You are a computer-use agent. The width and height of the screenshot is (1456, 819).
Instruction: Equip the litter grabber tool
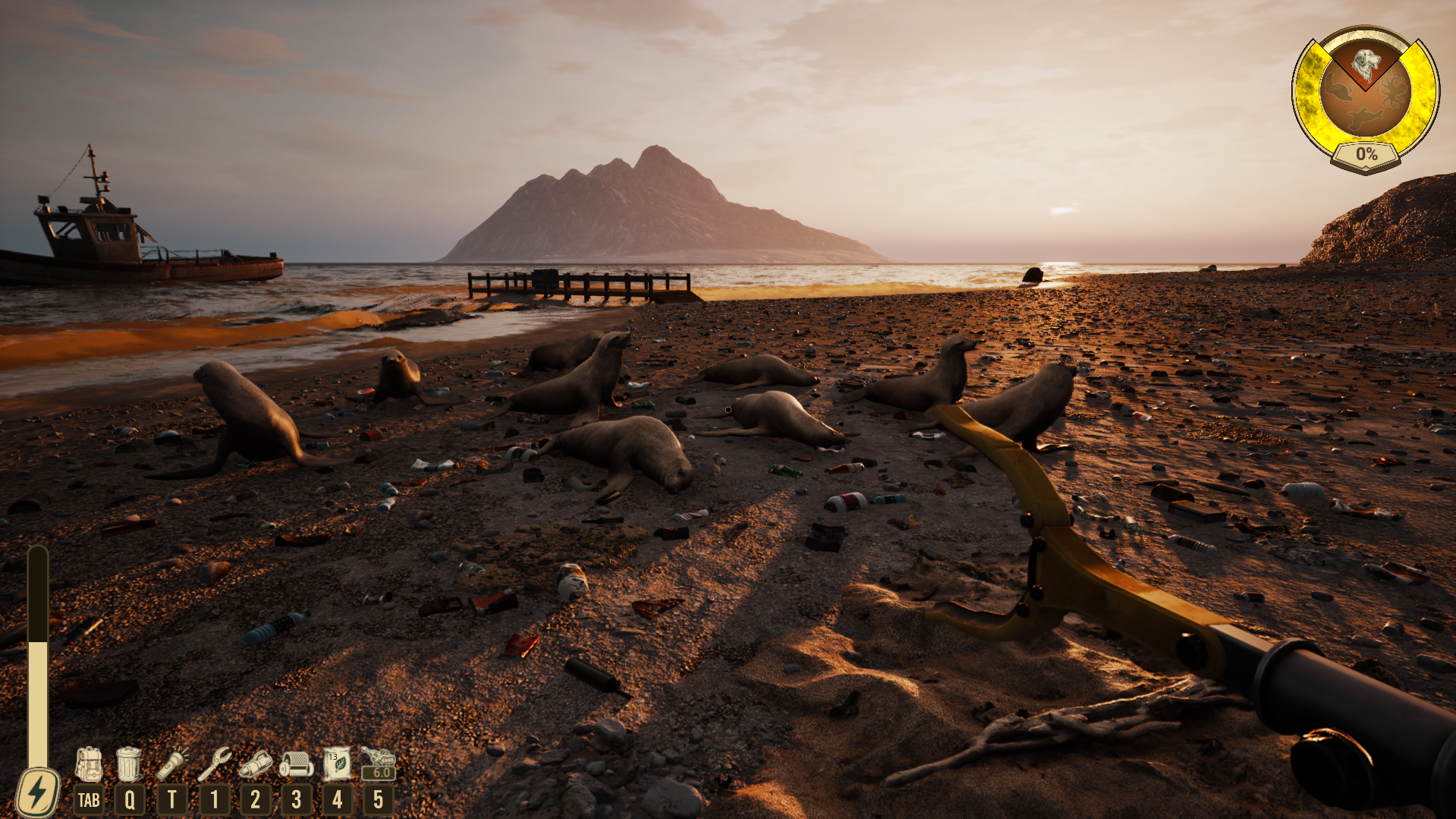pos(215,764)
